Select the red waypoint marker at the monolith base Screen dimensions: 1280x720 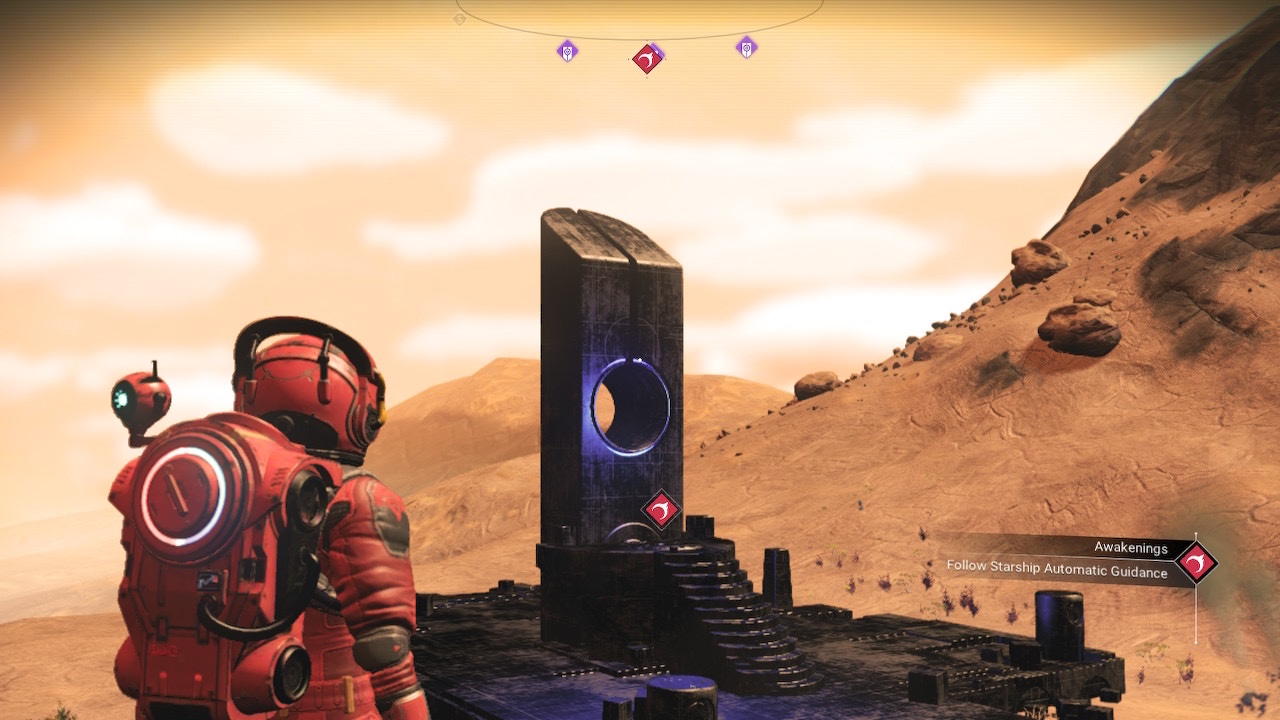point(660,511)
